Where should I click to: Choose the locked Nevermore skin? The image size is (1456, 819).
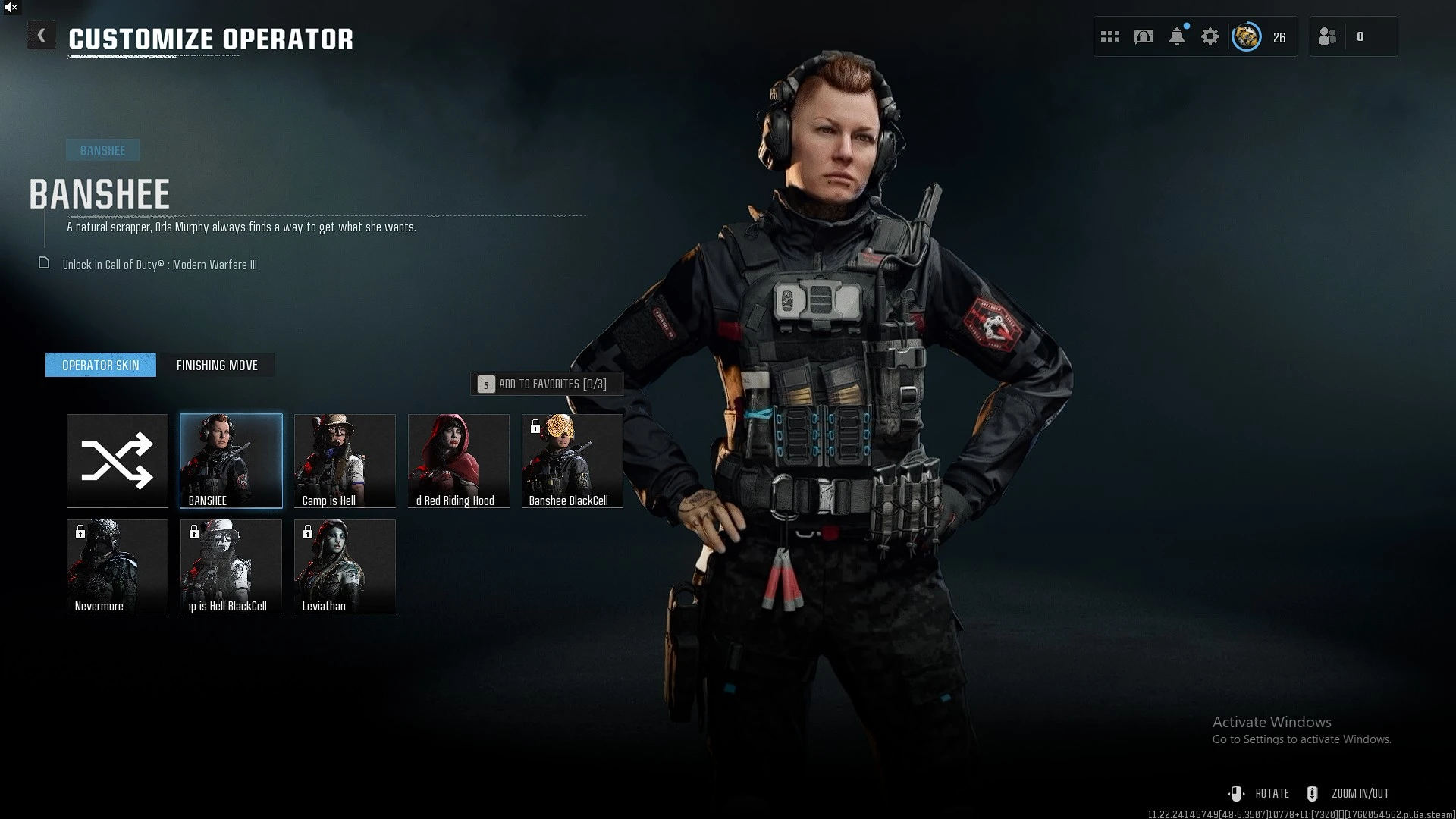118,566
